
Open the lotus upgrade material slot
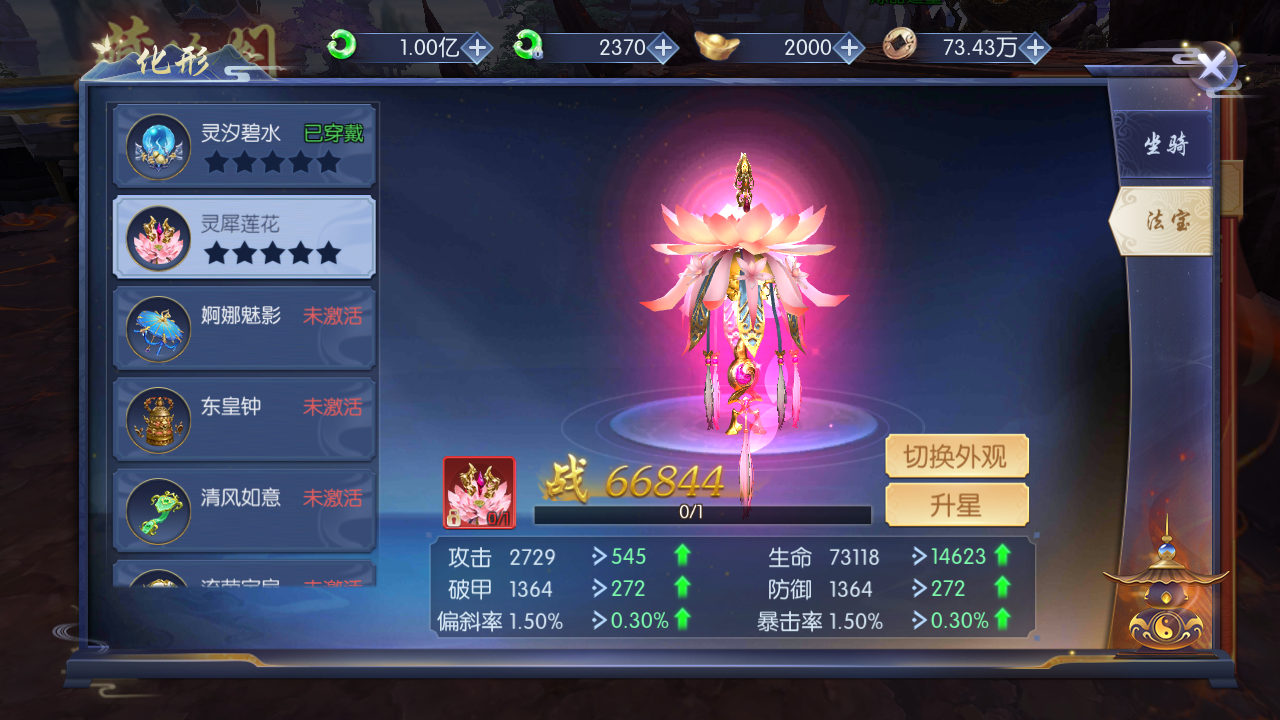click(479, 492)
